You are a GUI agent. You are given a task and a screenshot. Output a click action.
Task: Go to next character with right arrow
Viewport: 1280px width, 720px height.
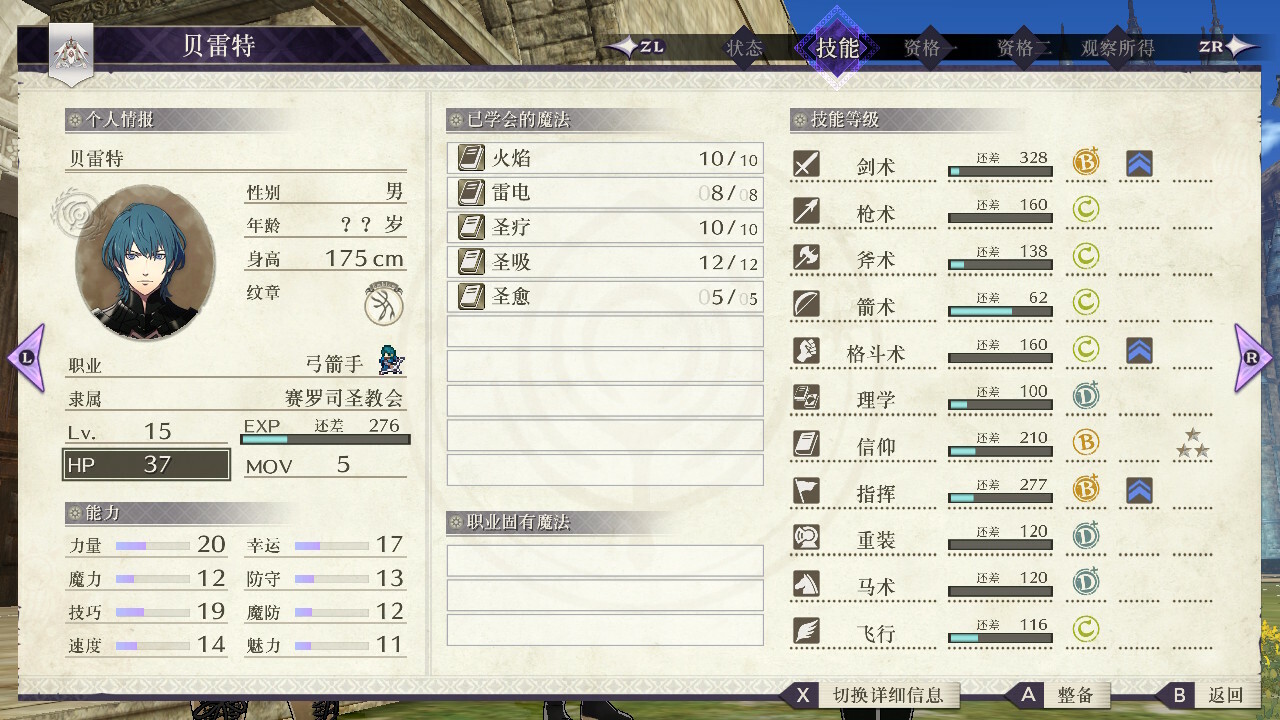tap(1253, 357)
